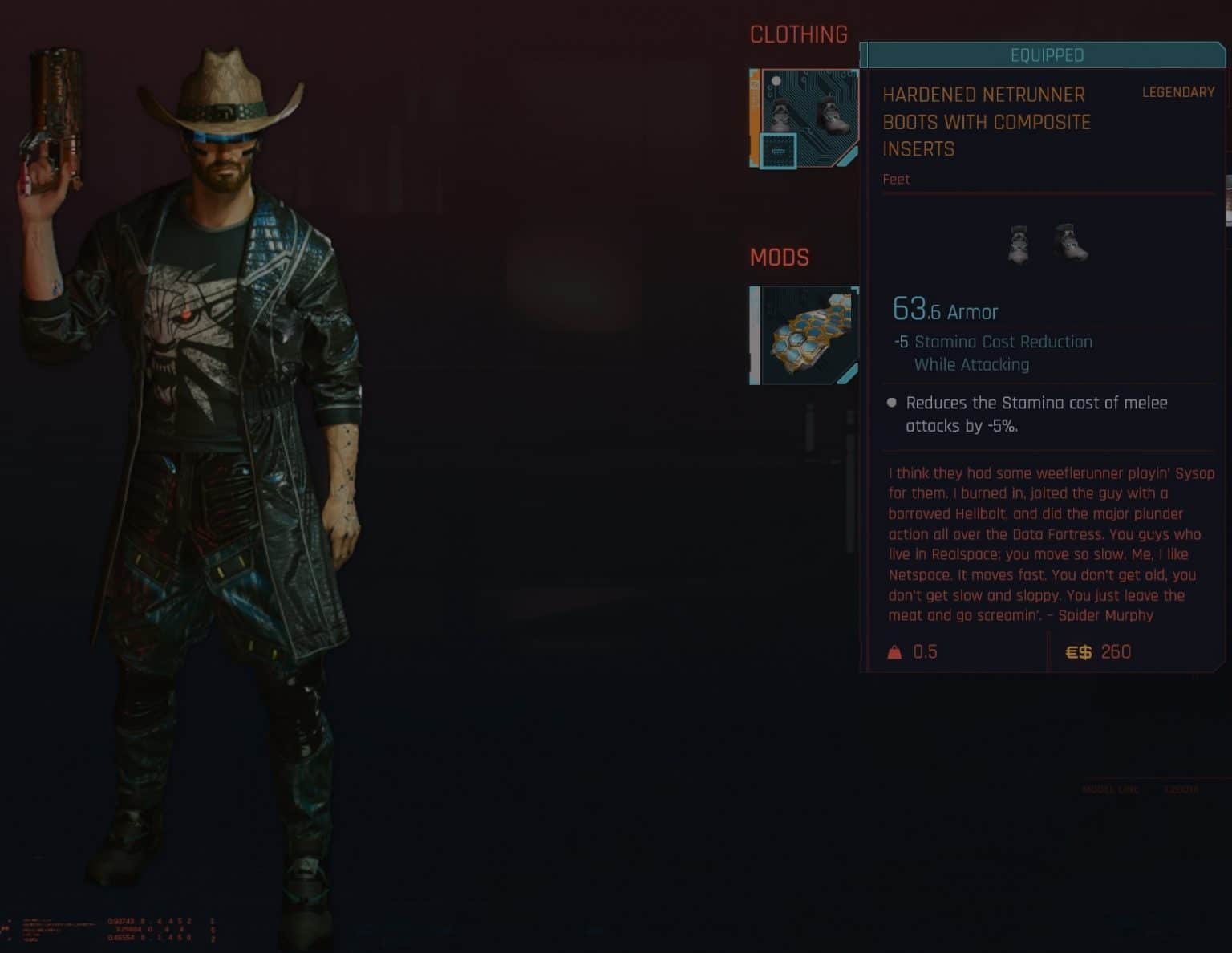1232x953 pixels.
Task: Select the right boot icon in the item preview
Action: [x=1072, y=243]
